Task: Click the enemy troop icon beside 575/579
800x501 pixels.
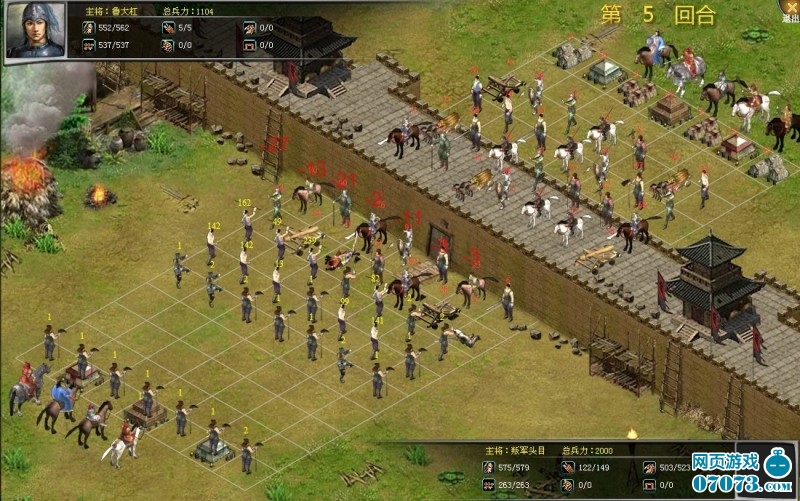Action: pos(489,467)
